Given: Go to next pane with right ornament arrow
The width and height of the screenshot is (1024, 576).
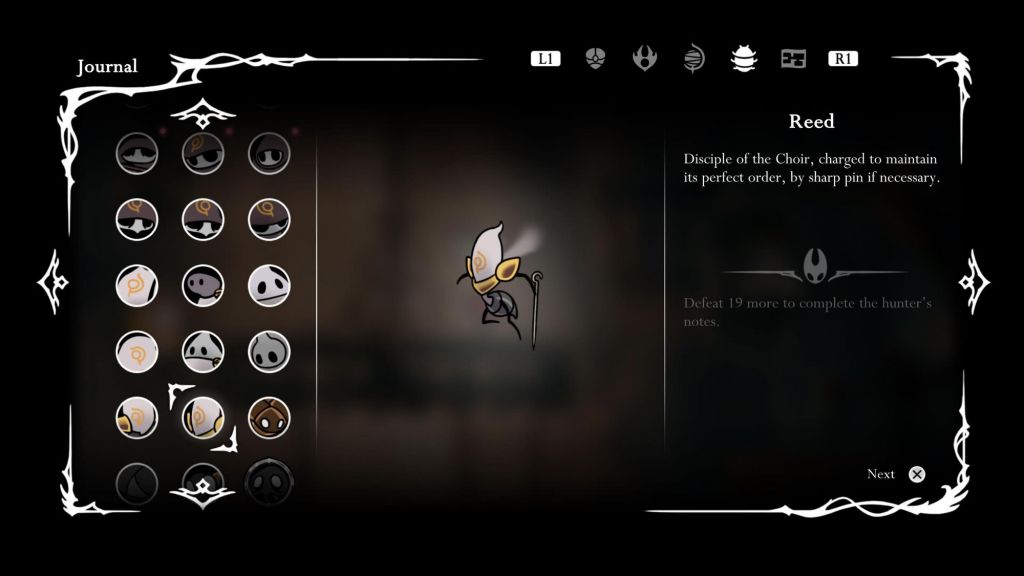Looking at the screenshot, I should [973, 283].
